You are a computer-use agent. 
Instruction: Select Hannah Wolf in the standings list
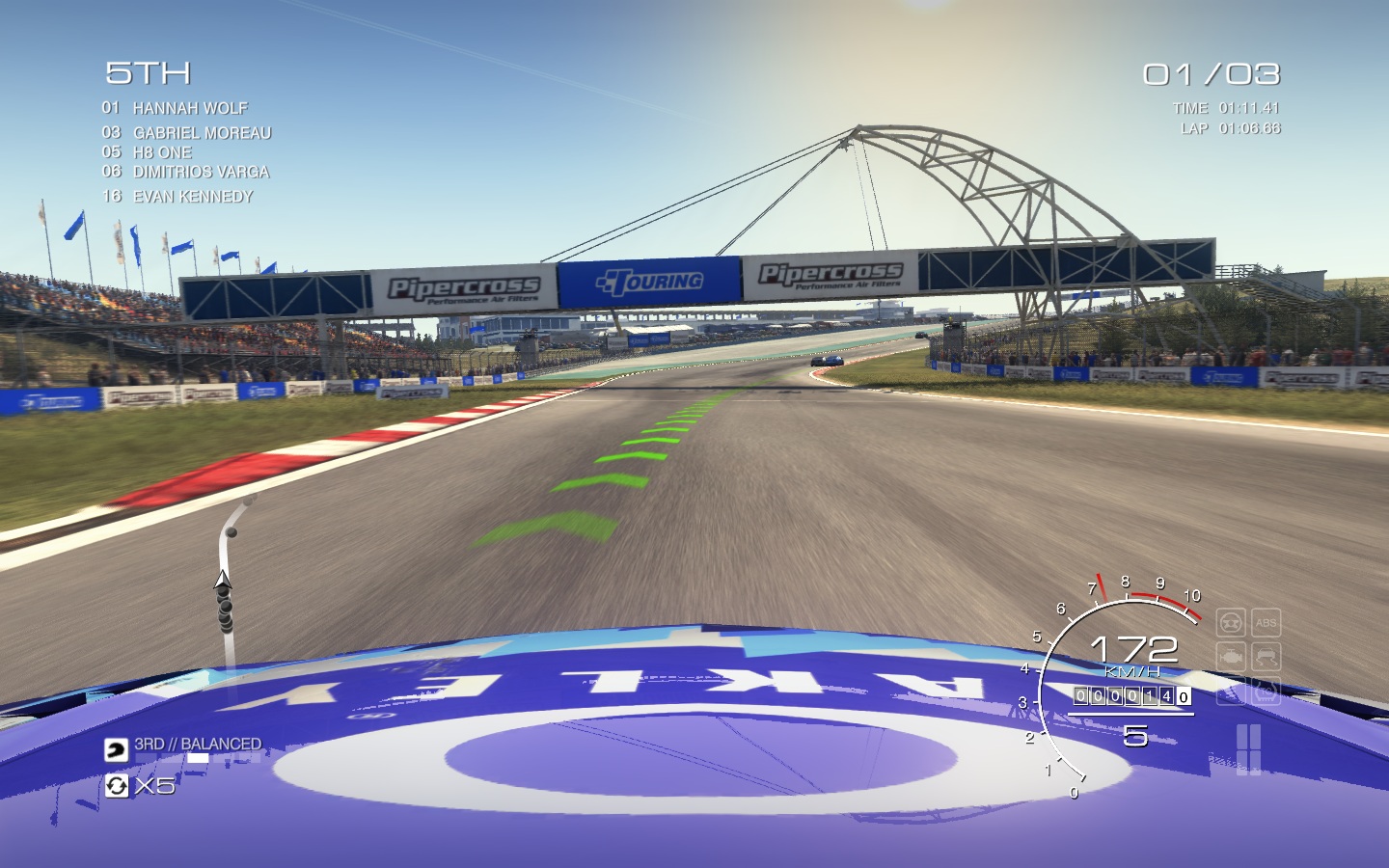click(x=190, y=108)
